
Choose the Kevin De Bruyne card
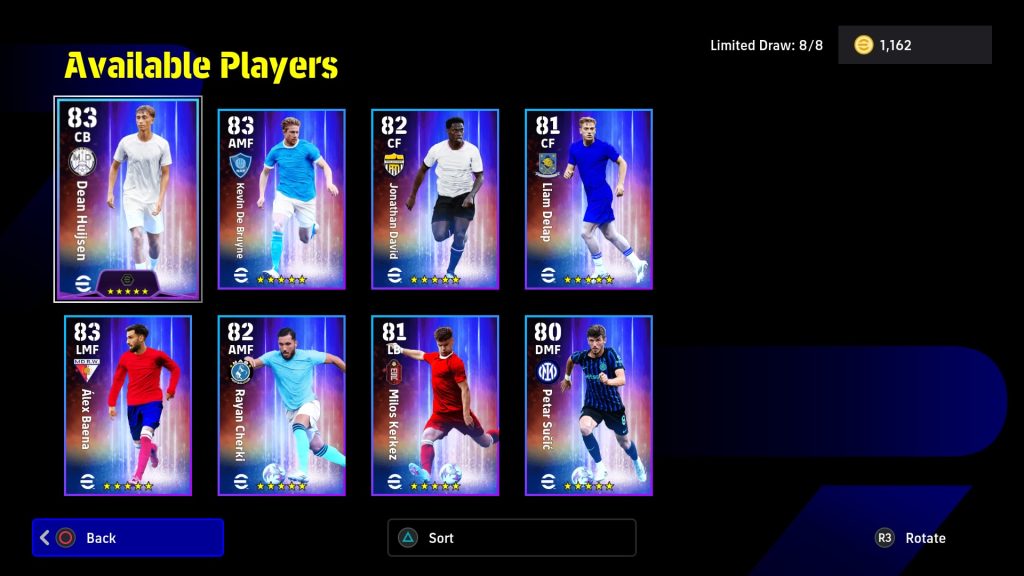tap(281, 199)
